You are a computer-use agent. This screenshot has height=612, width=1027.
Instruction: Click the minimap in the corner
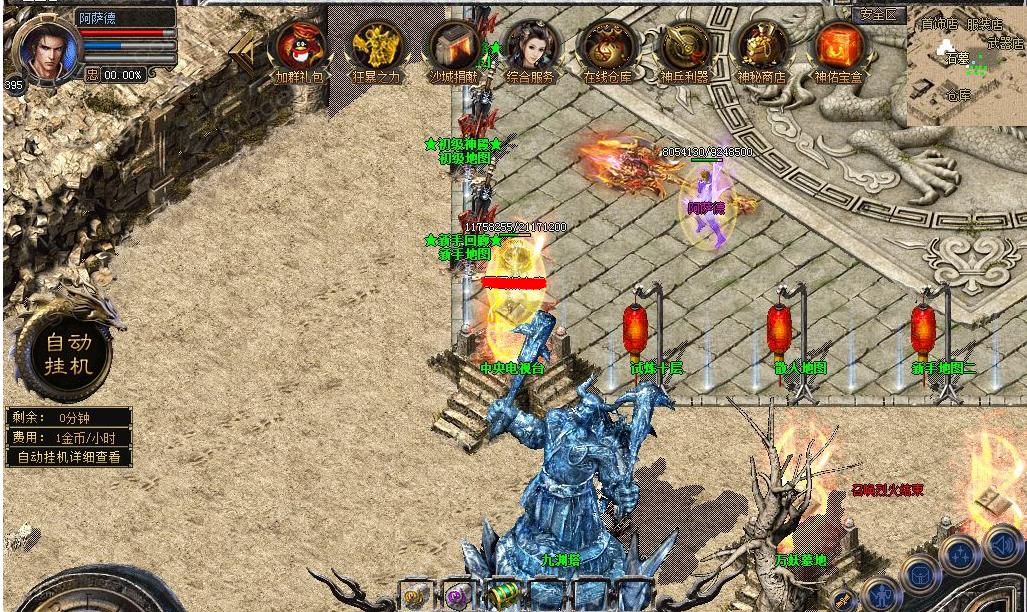(x=966, y=67)
